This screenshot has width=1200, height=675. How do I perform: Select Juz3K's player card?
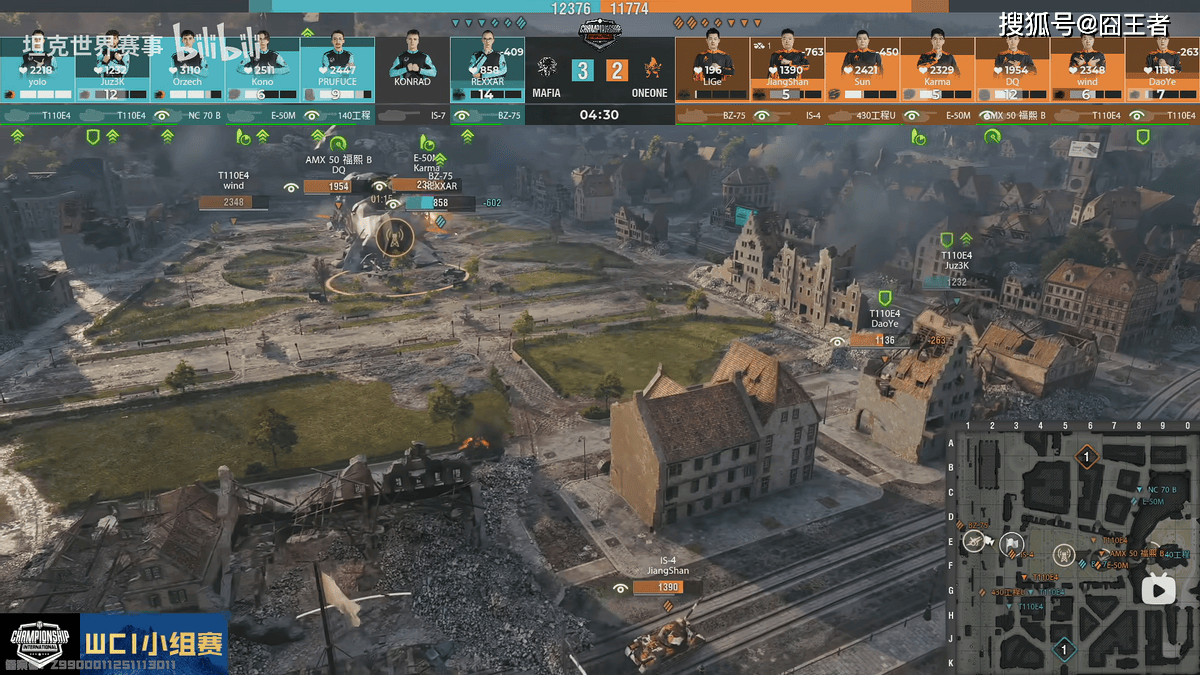point(112,70)
